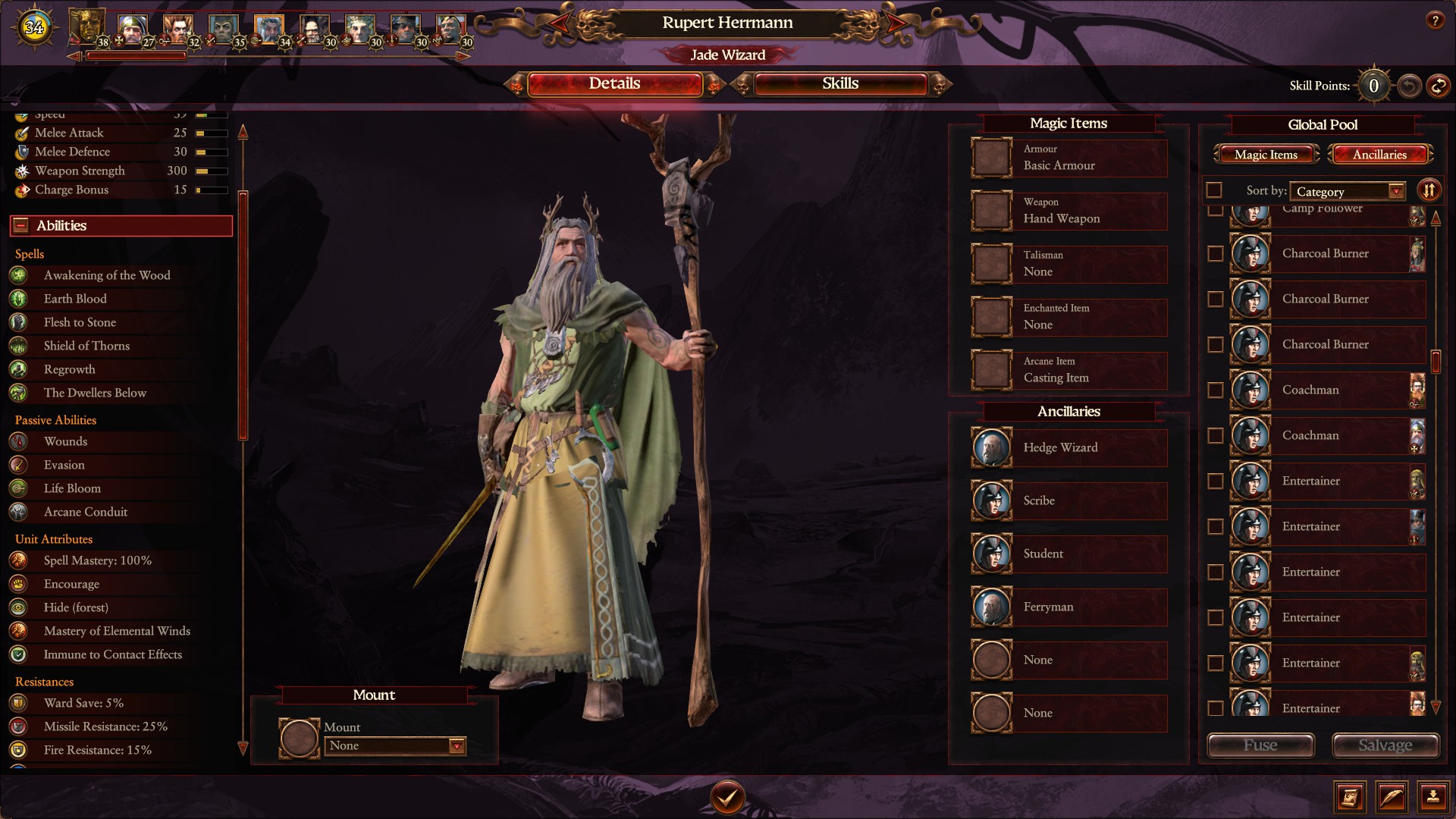Switch to the Magic Items tab in Global Pool
1456x819 pixels.
click(x=1265, y=154)
